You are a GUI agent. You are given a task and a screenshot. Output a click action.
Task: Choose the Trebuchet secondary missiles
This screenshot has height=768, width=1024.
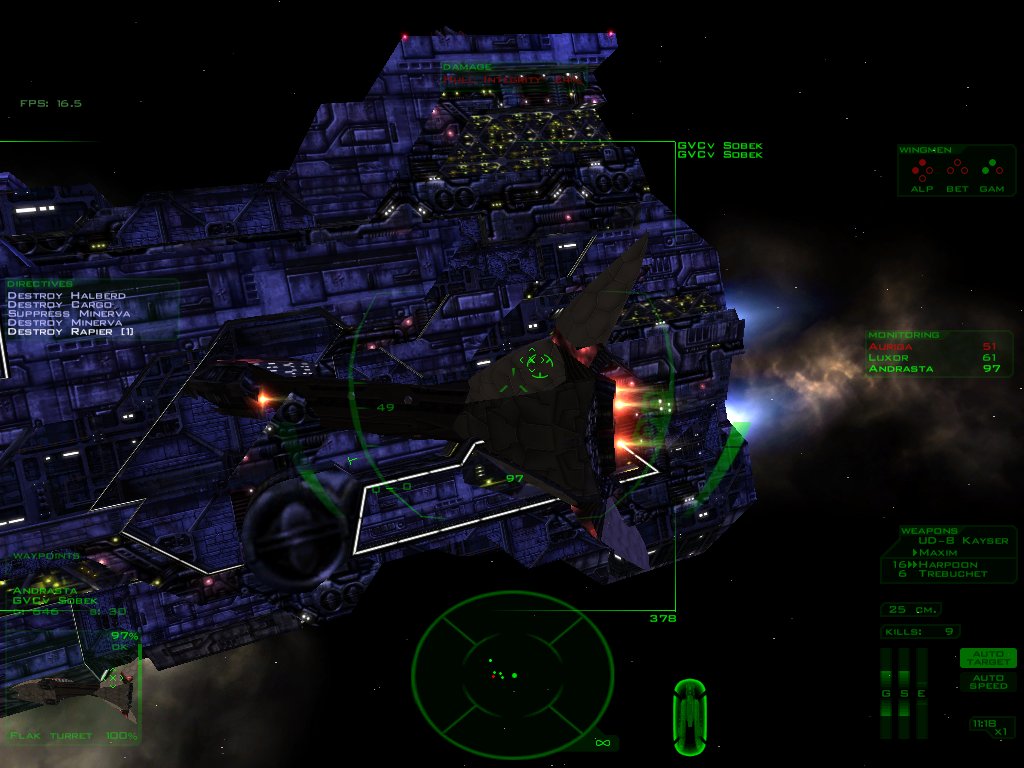pos(952,574)
